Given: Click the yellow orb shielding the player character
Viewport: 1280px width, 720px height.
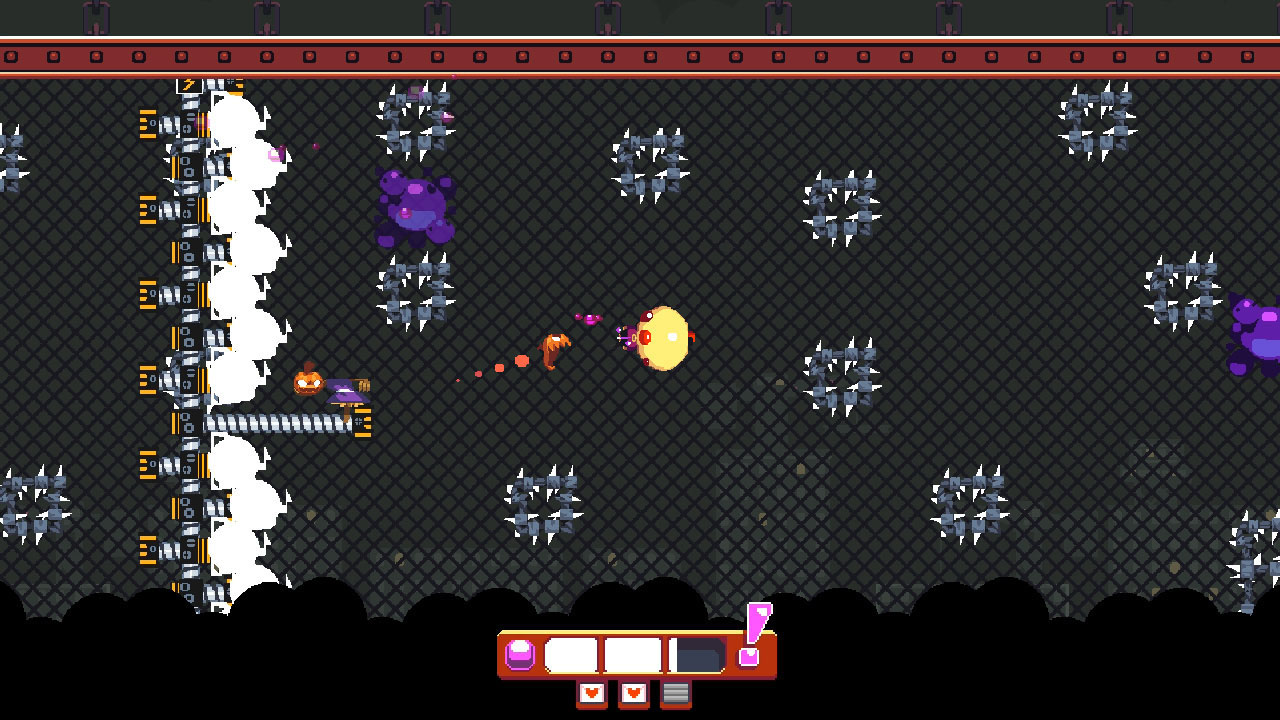Looking at the screenshot, I should (x=662, y=335).
